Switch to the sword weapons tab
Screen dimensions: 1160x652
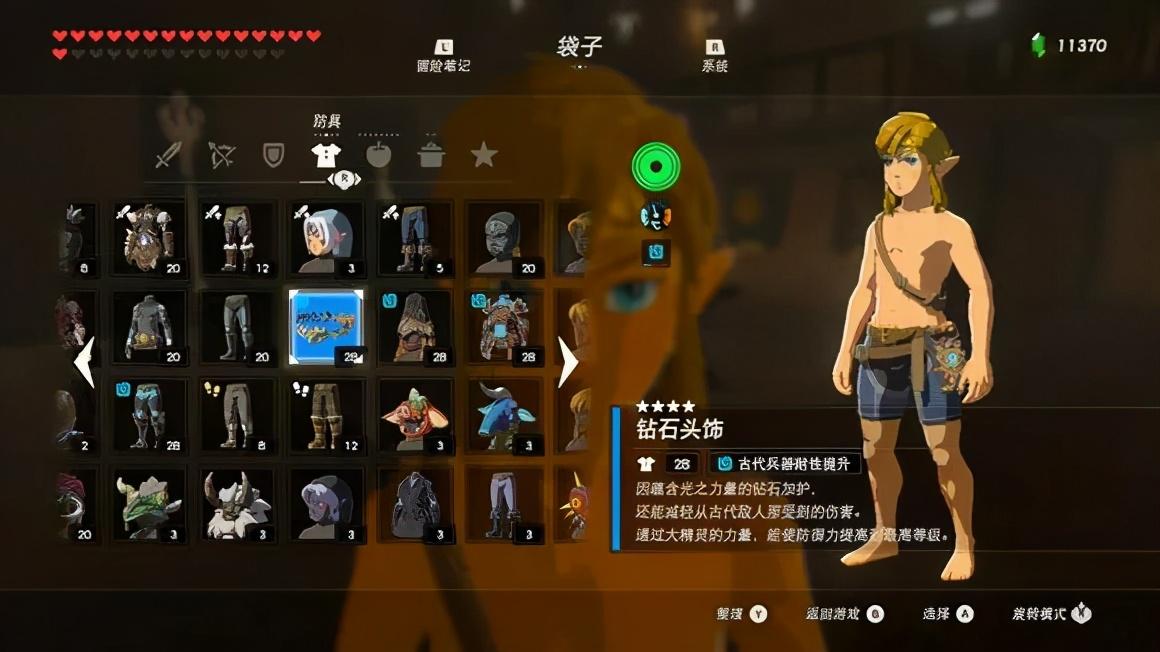tap(167, 155)
